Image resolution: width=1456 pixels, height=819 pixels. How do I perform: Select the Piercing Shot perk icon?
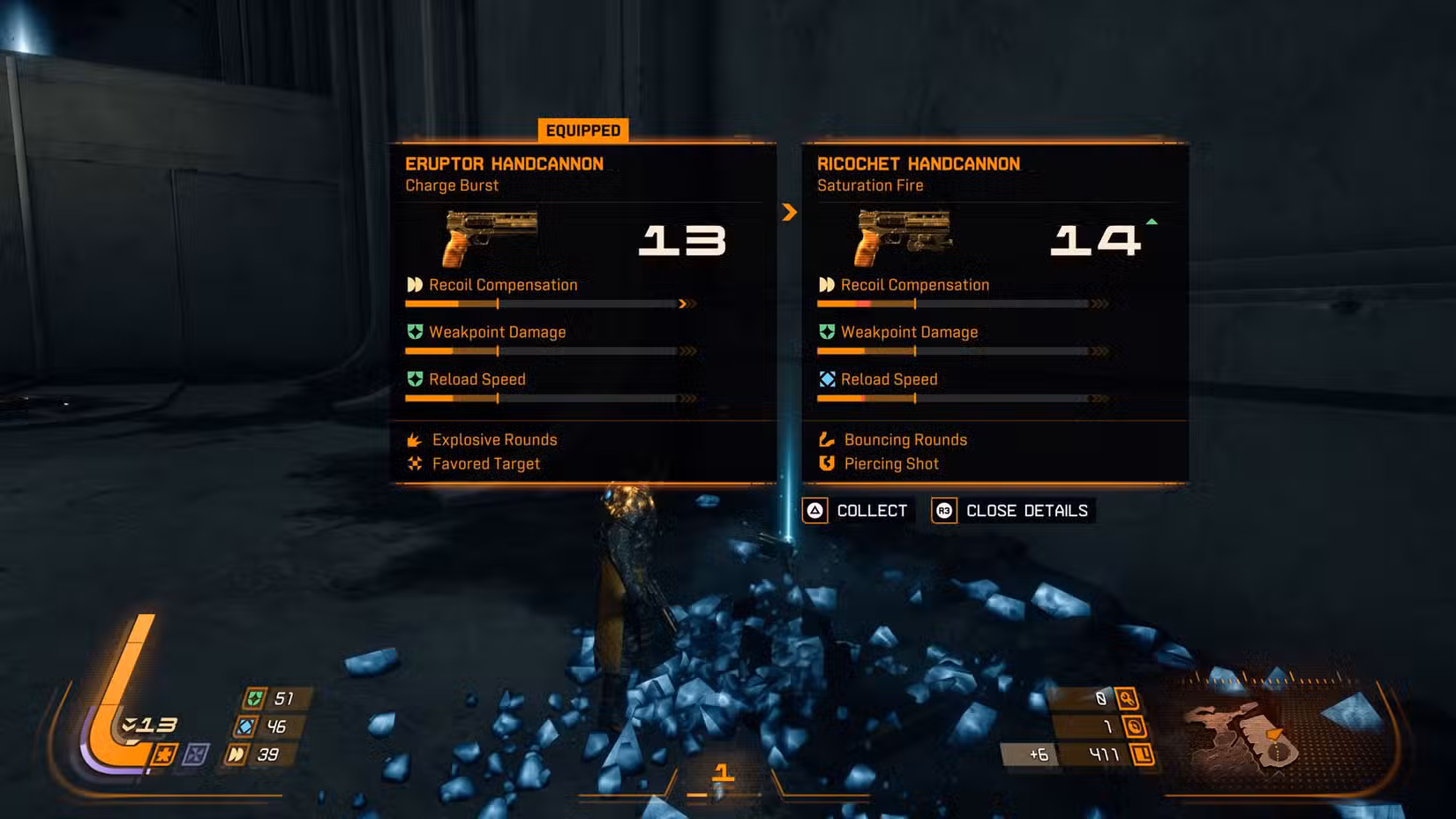tap(827, 463)
